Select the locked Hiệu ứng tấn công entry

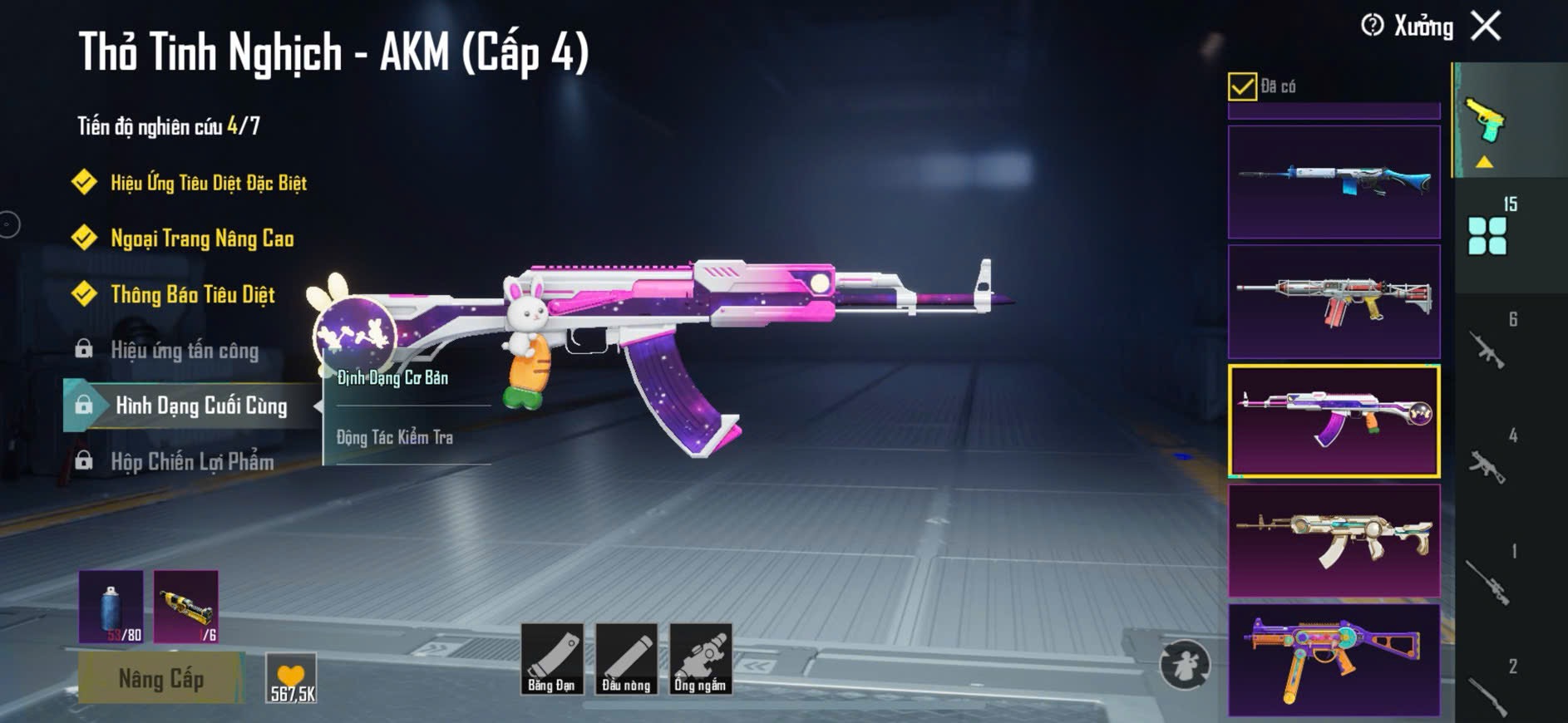coord(185,350)
